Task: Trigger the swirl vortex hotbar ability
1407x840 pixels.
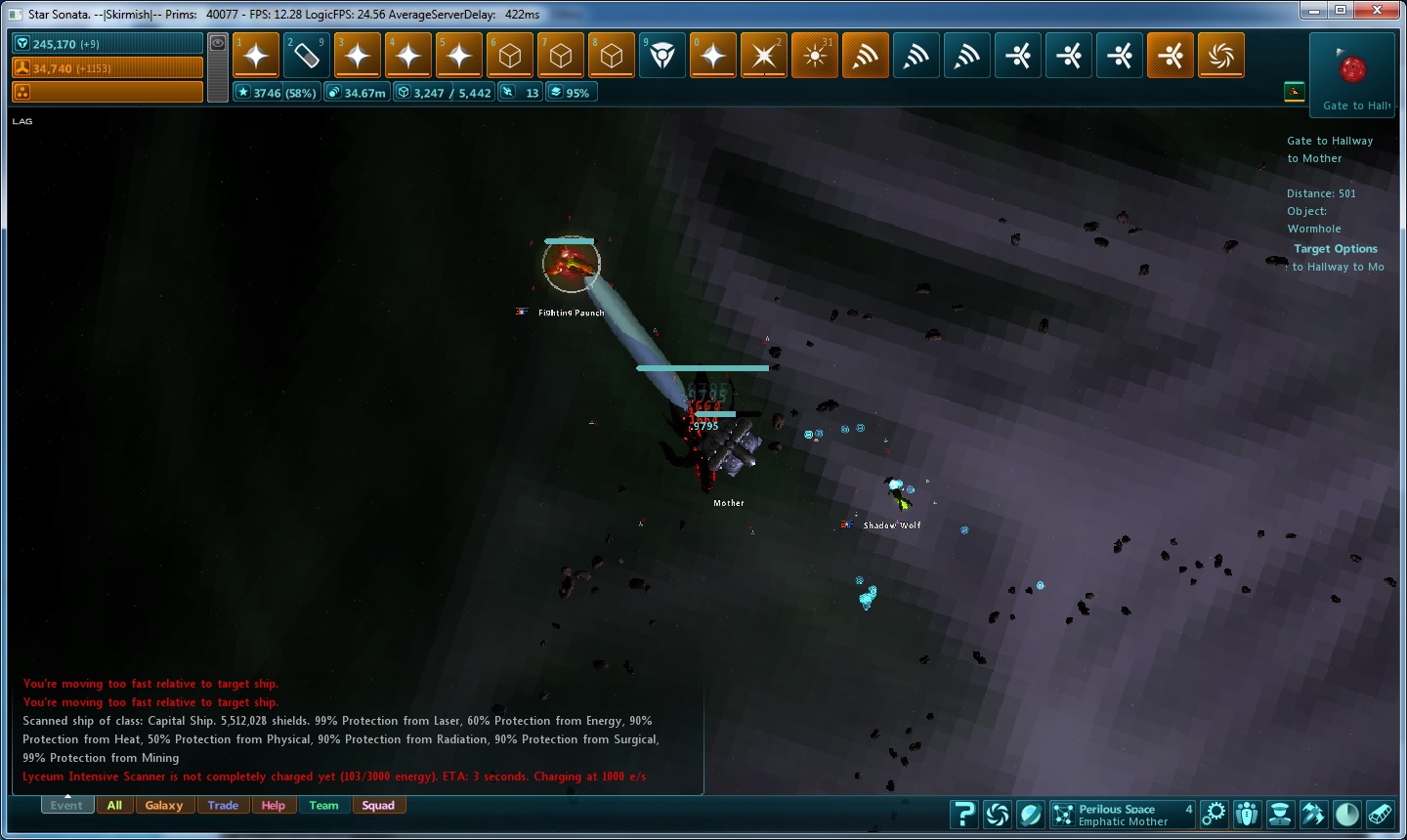Action: 1221,56
